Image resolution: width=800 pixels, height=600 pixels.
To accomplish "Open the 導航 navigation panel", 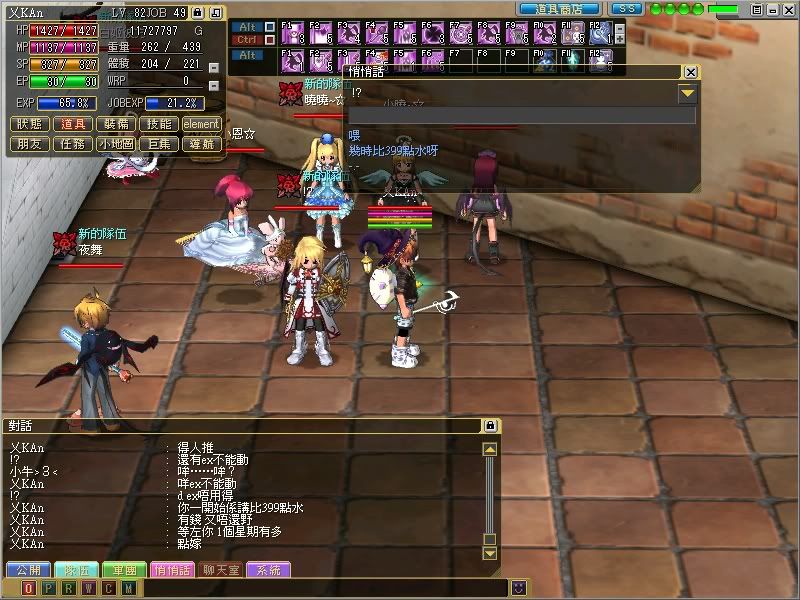I will pyautogui.click(x=202, y=144).
